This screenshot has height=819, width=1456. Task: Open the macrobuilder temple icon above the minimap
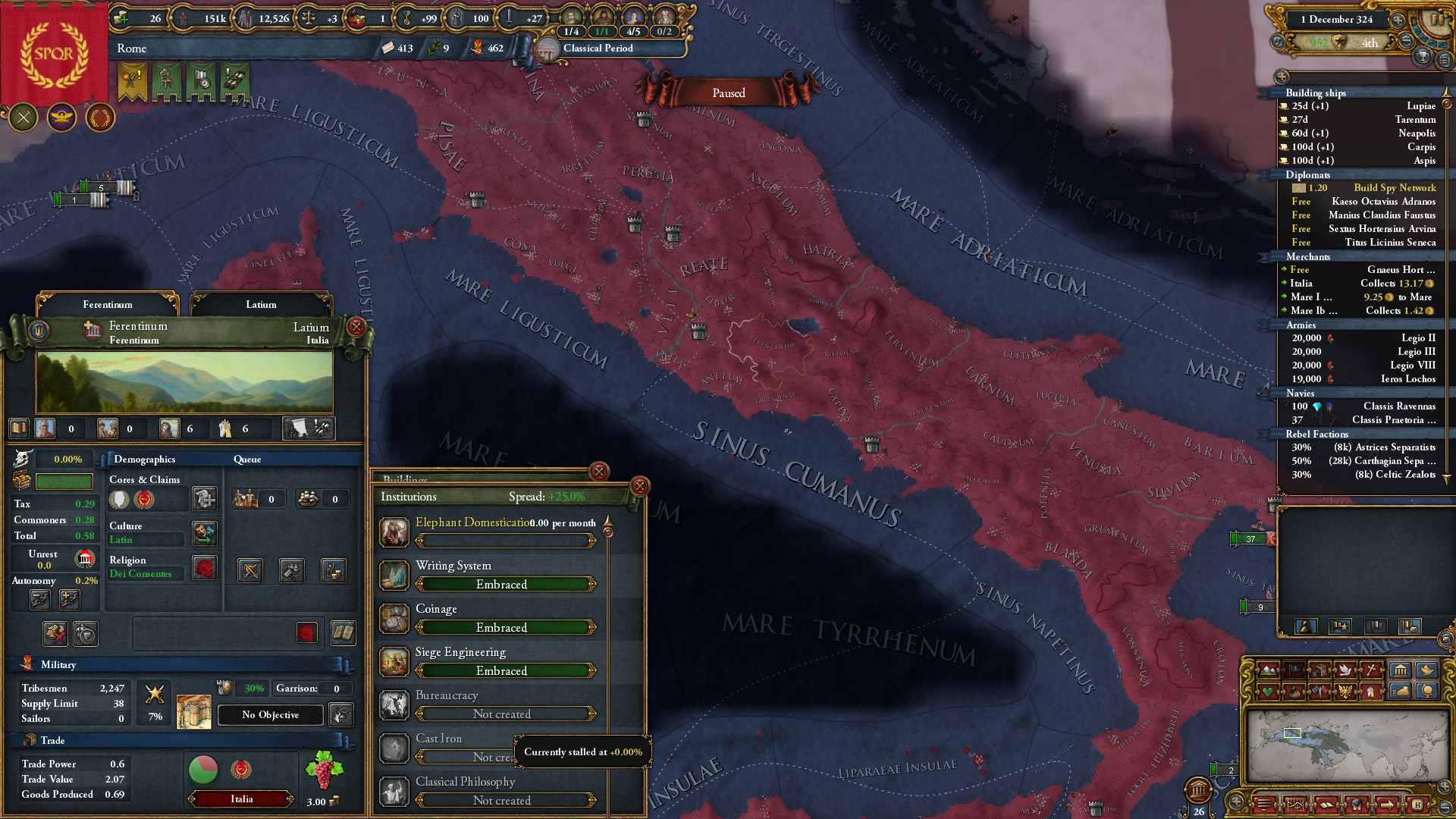(1400, 670)
